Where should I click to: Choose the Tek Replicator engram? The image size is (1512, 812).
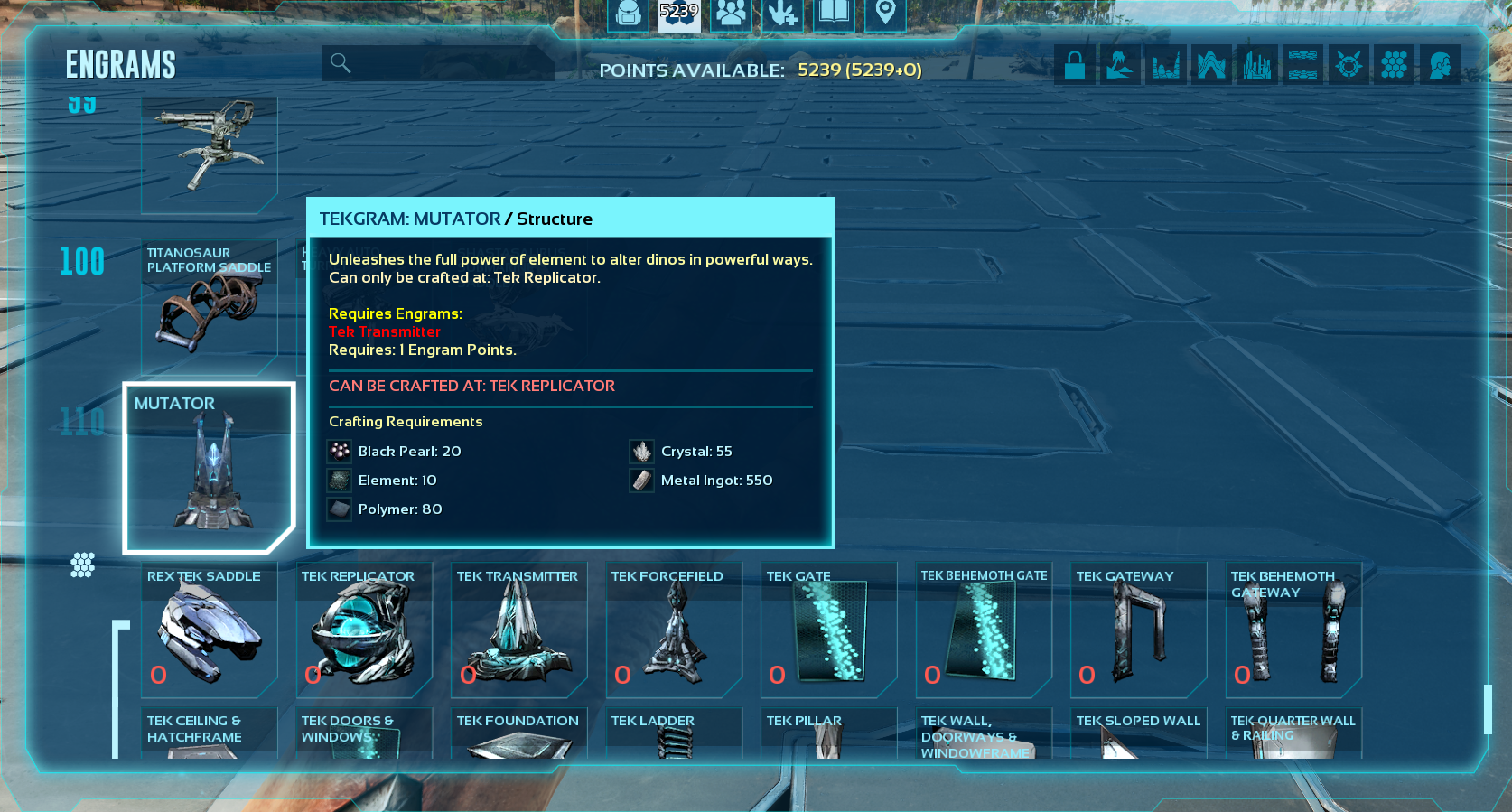364,630
